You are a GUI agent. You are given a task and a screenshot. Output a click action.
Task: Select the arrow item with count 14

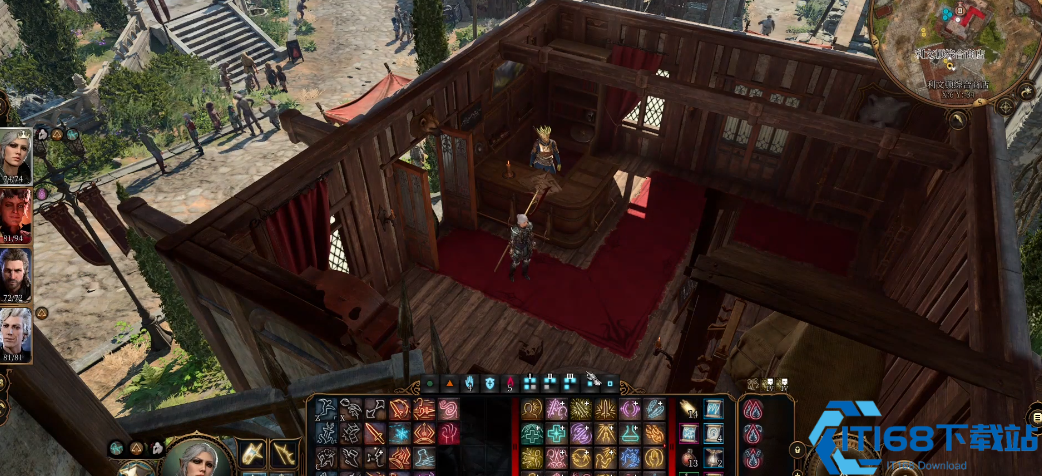(689, 409)
